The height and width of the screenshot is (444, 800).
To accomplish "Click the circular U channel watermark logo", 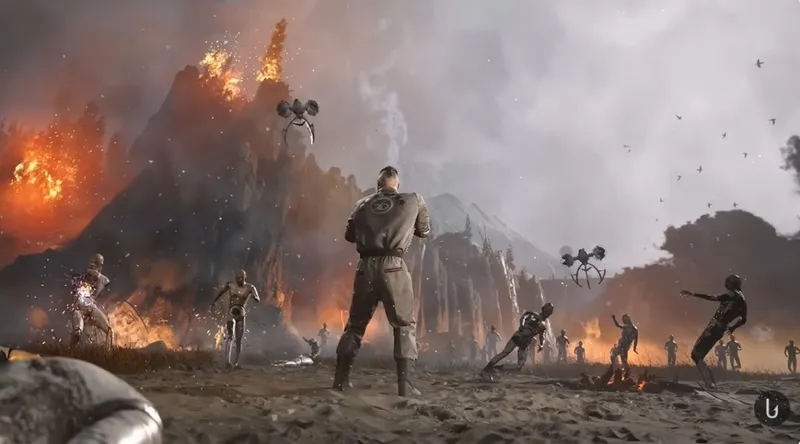I will (x=771, y=408).
